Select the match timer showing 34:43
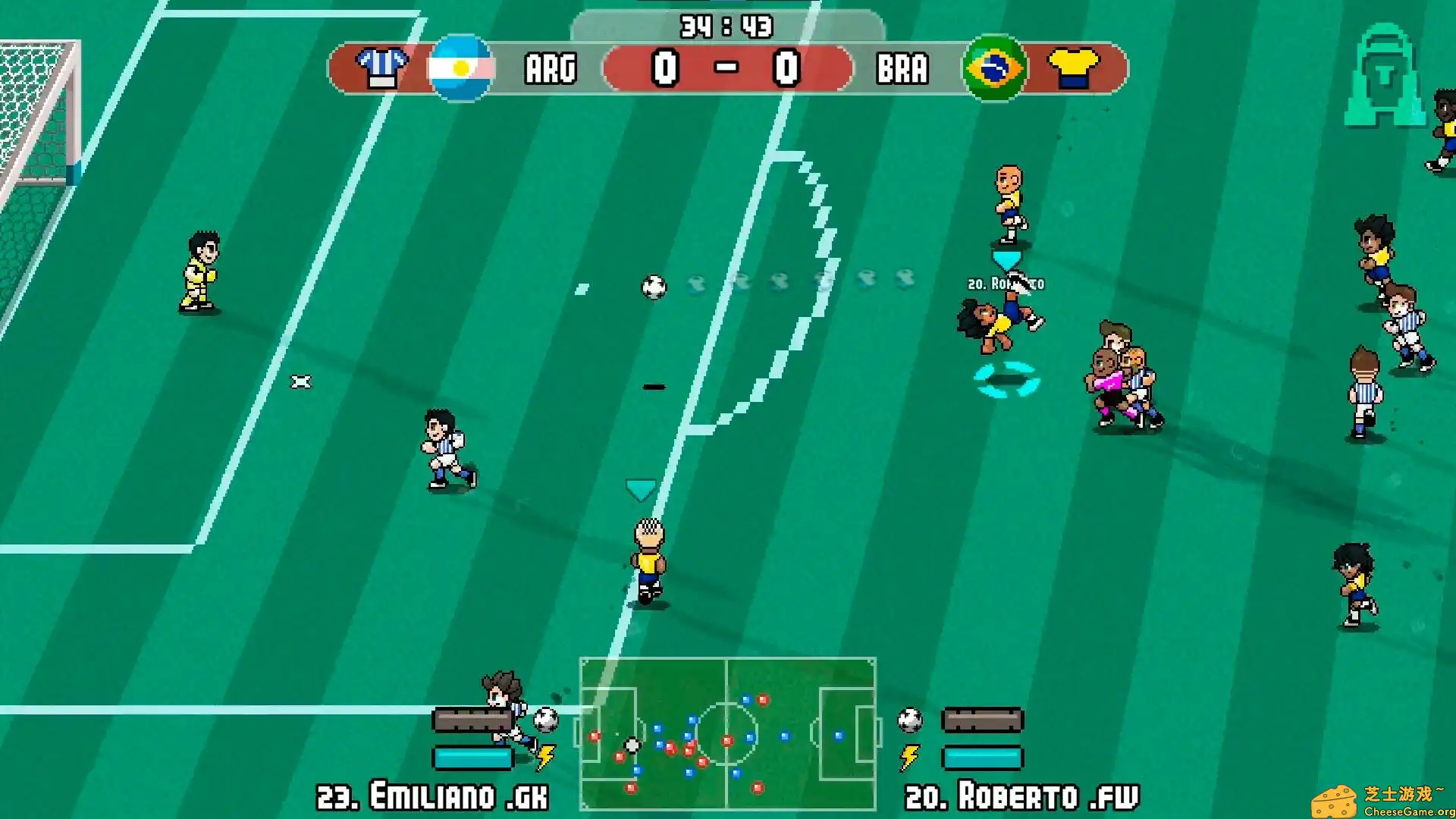Screen dimensions: 1456x819 pos(726,25)
